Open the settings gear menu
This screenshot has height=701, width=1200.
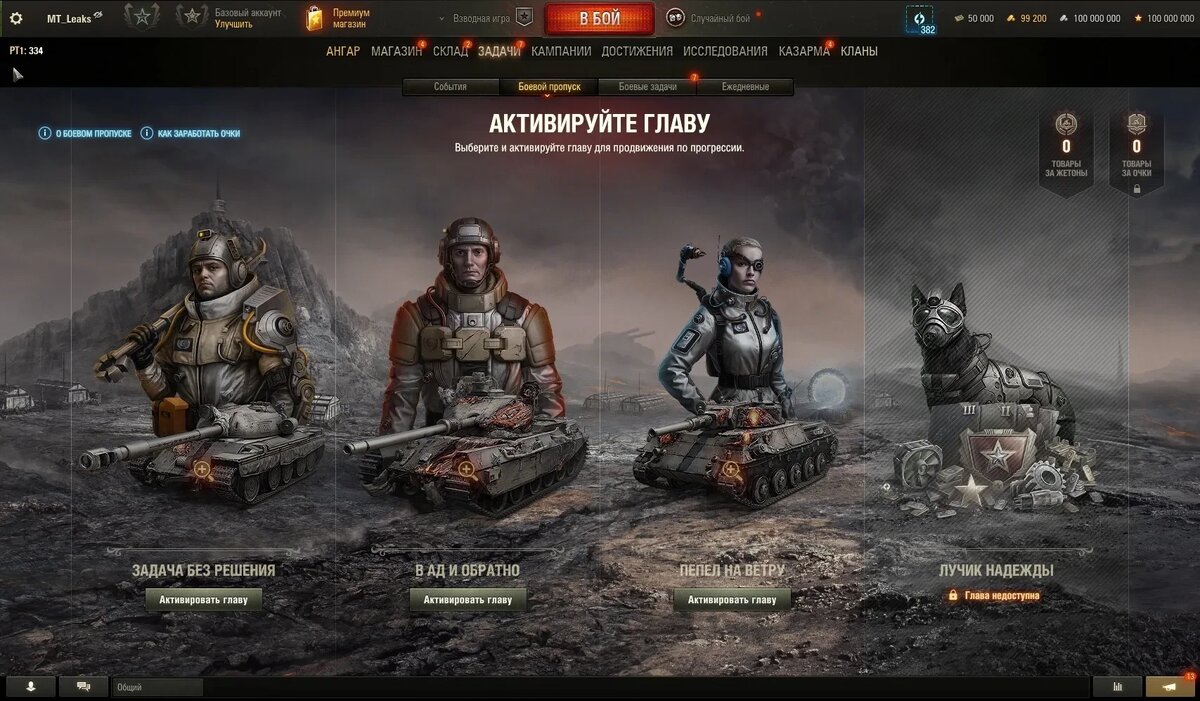pos(16,18)
